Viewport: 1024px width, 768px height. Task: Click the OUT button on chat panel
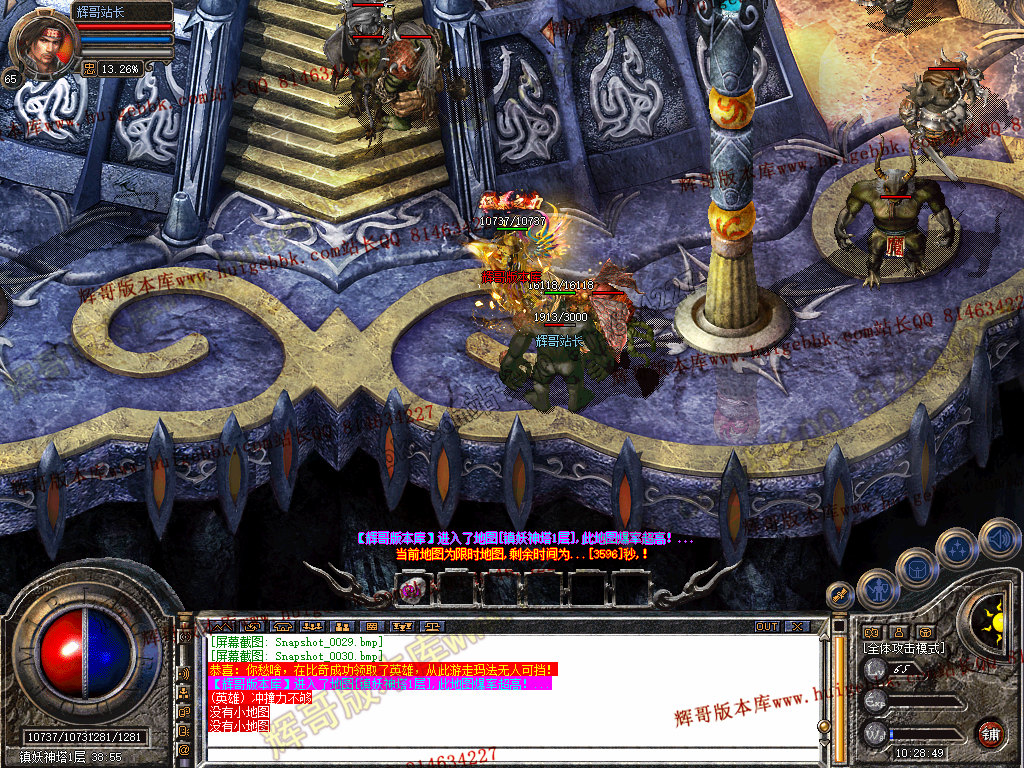tap(766, 627)
